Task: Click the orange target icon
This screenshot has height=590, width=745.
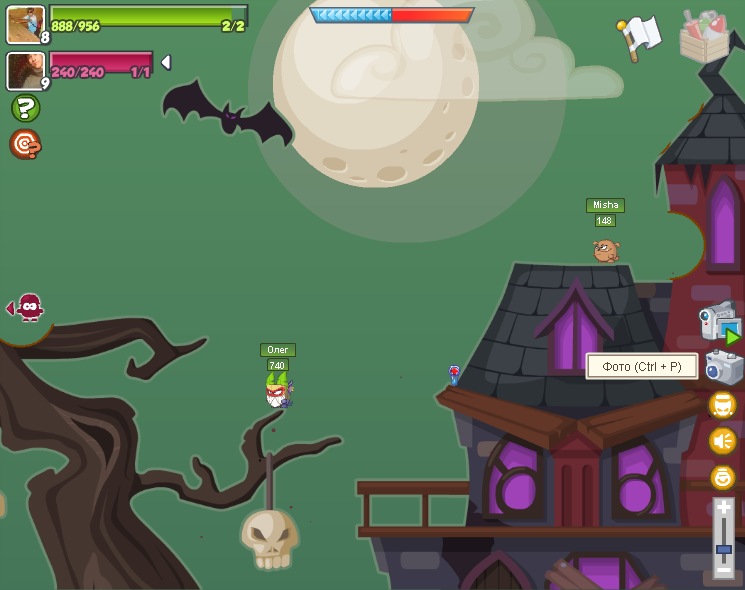Action: click(25, 144)
